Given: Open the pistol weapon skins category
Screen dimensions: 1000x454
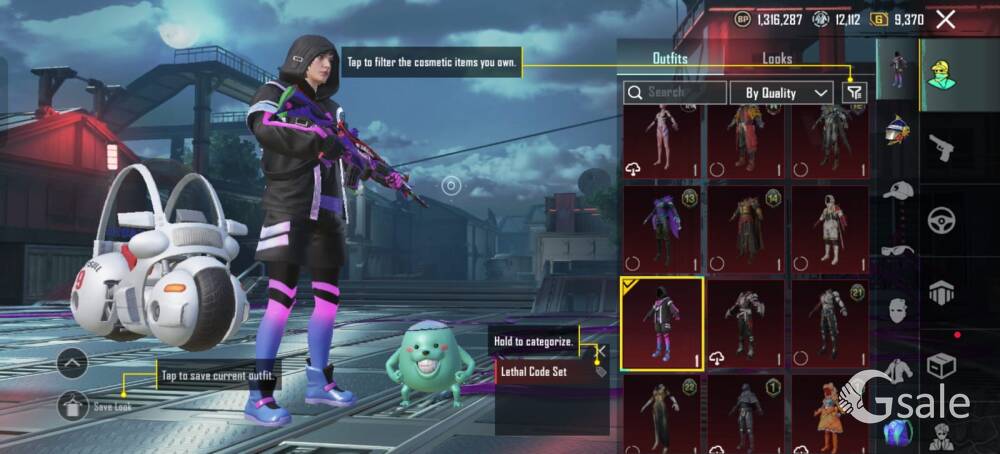Looking at the screenshot, I should coord(941,149).
